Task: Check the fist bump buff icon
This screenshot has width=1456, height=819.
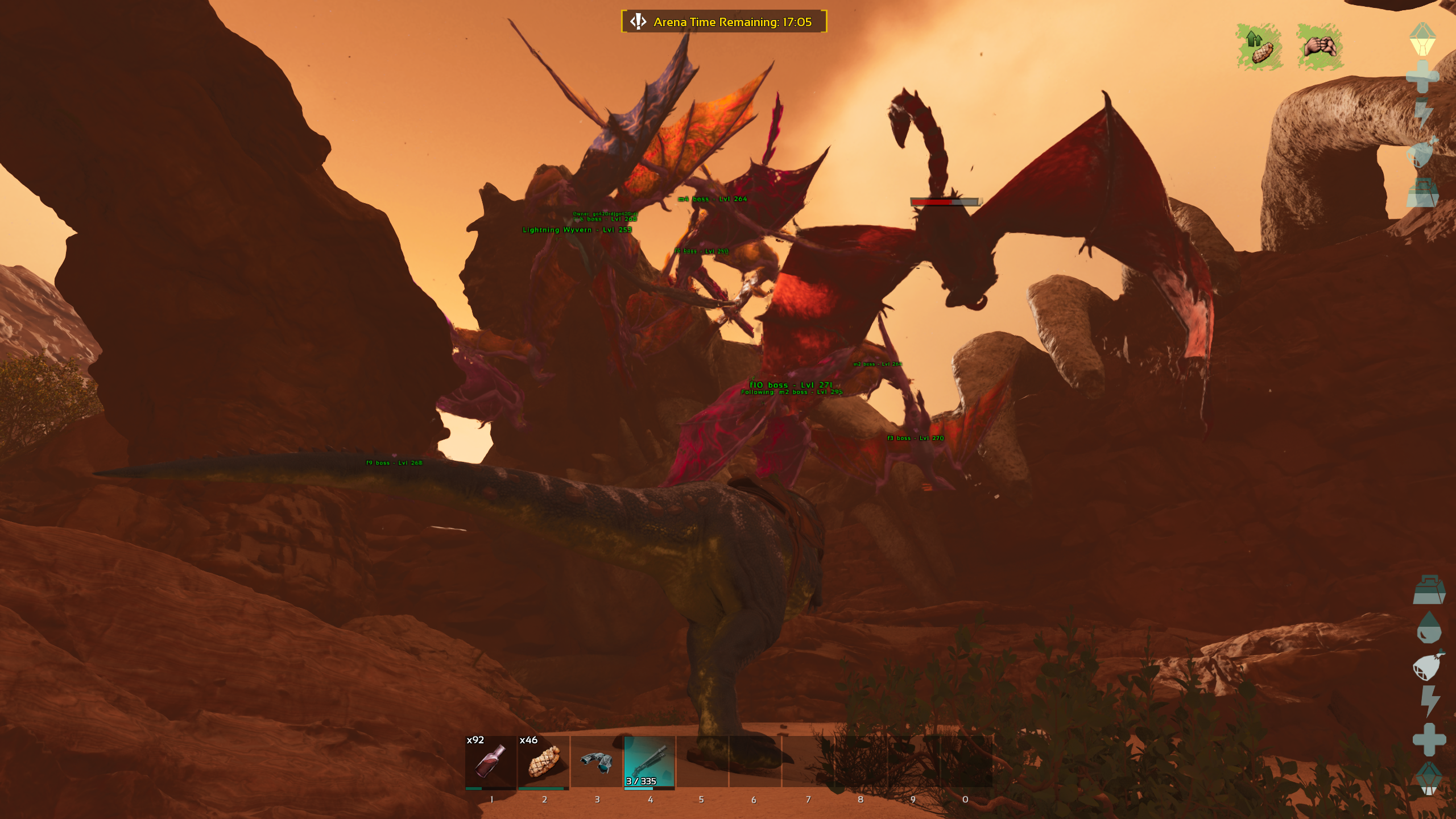Action: [x=1320, y=47]
